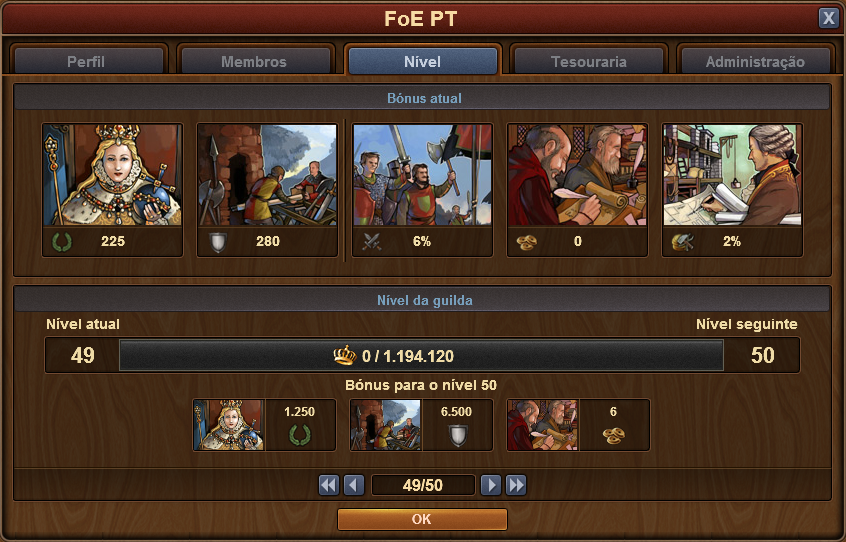Viewport: 846px width, 542px height.
Task: Choose the soldiers bonus picture showing 6%
Action: coord(422,176)
